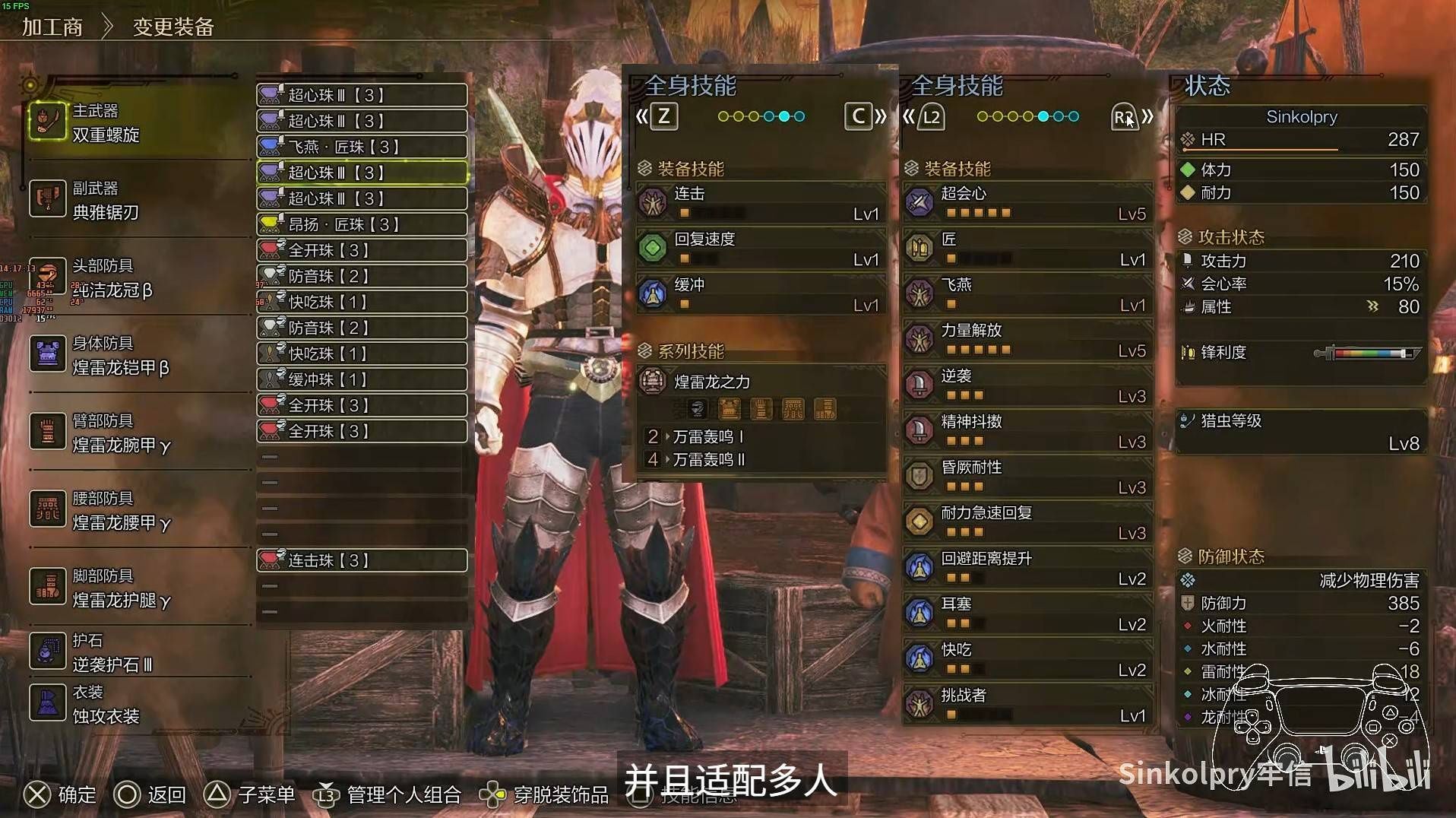Select the 力量解放 skill row

click(1027, 340)
